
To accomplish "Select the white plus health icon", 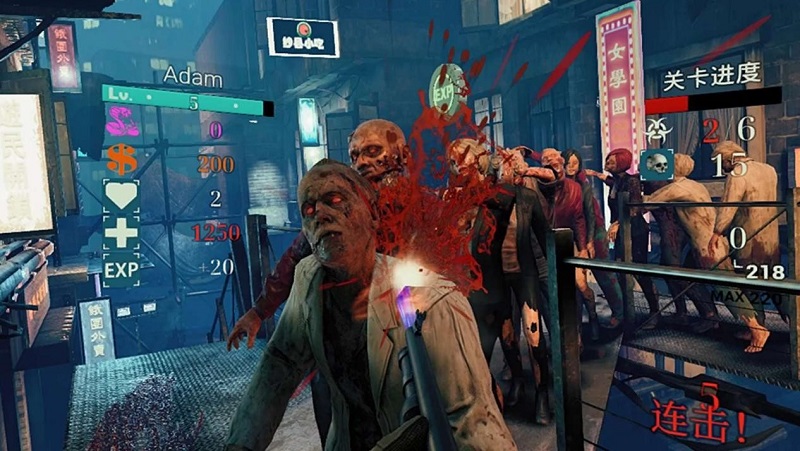I will 120,233.
